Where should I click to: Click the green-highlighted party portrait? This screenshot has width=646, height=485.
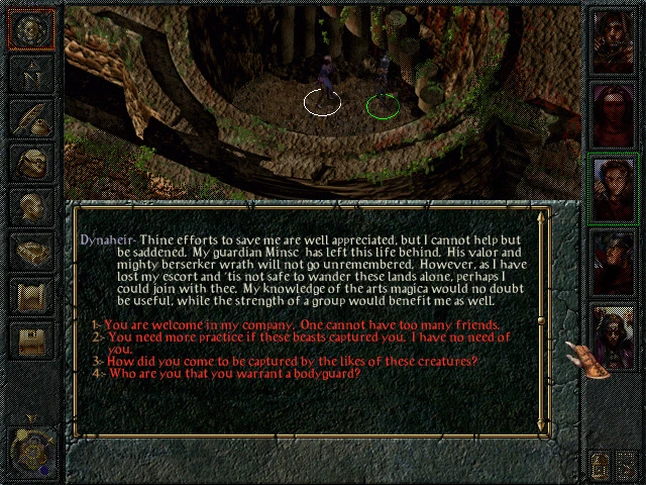coord(613,187)
